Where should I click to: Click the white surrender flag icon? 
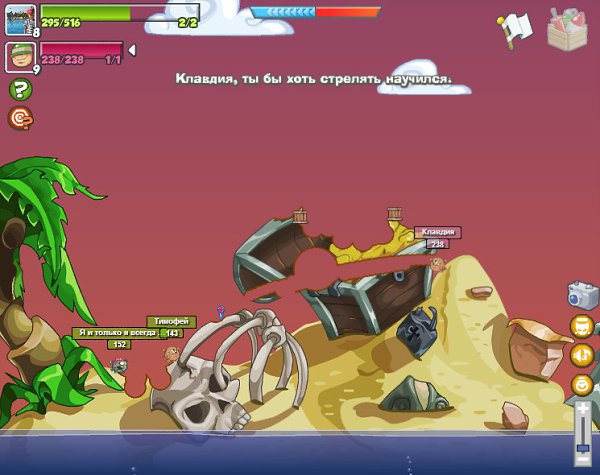516,29
